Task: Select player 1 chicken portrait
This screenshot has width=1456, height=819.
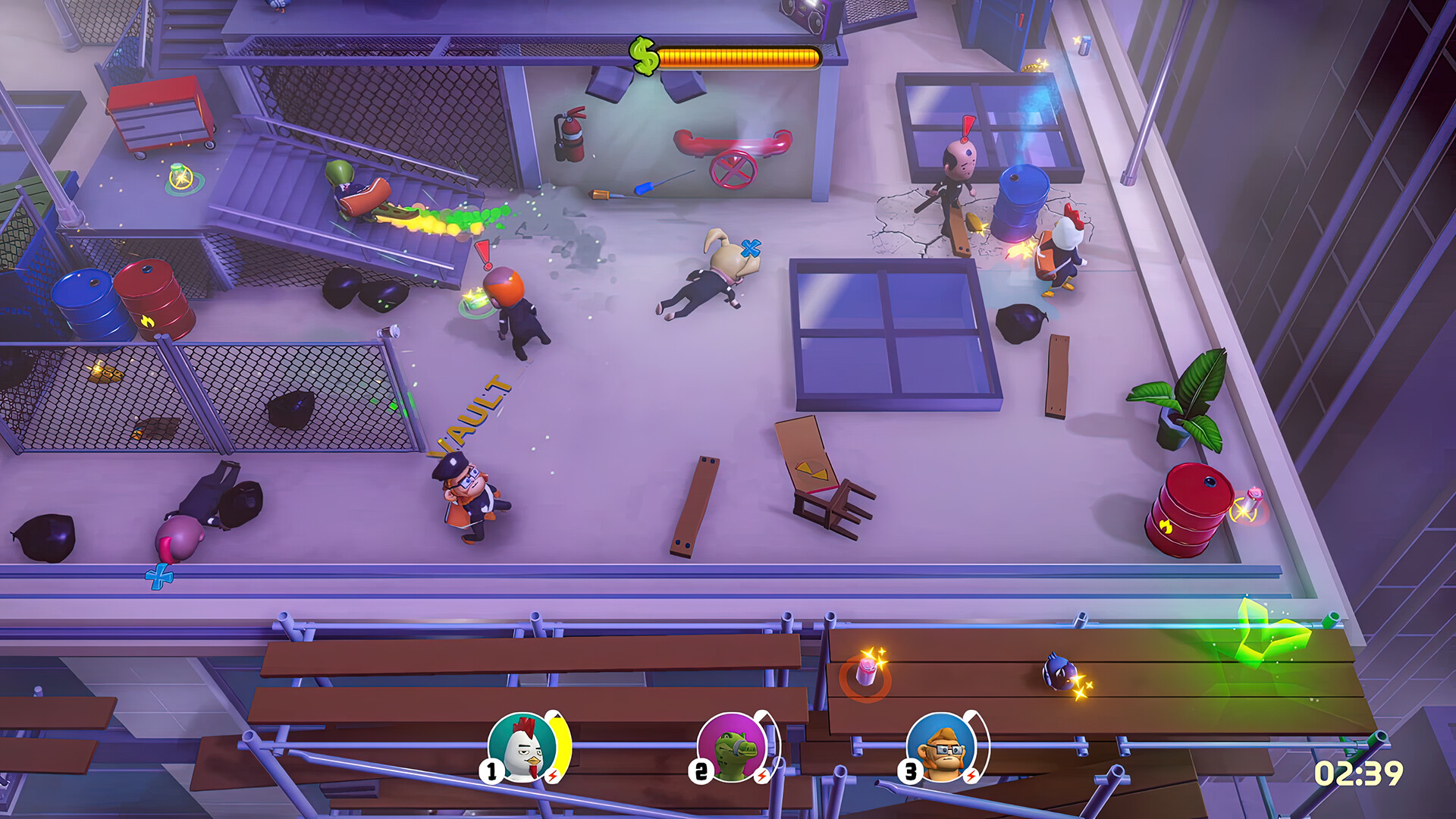Action: pyautogui.click(x=523, y=747)
